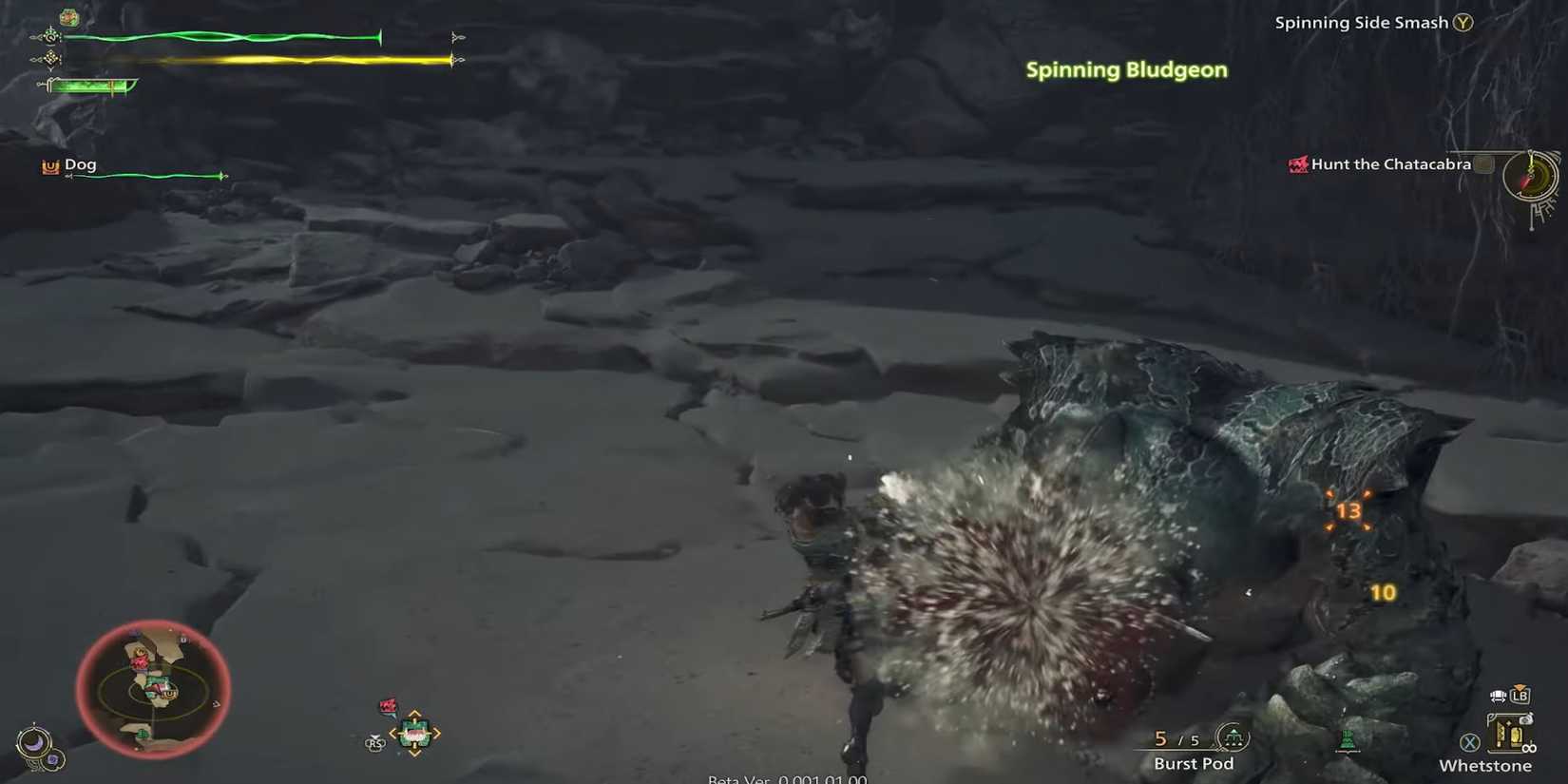Expand the upward arrow above the item slot
Screen dimensions: 1568x784
click(x=415, y=713)
